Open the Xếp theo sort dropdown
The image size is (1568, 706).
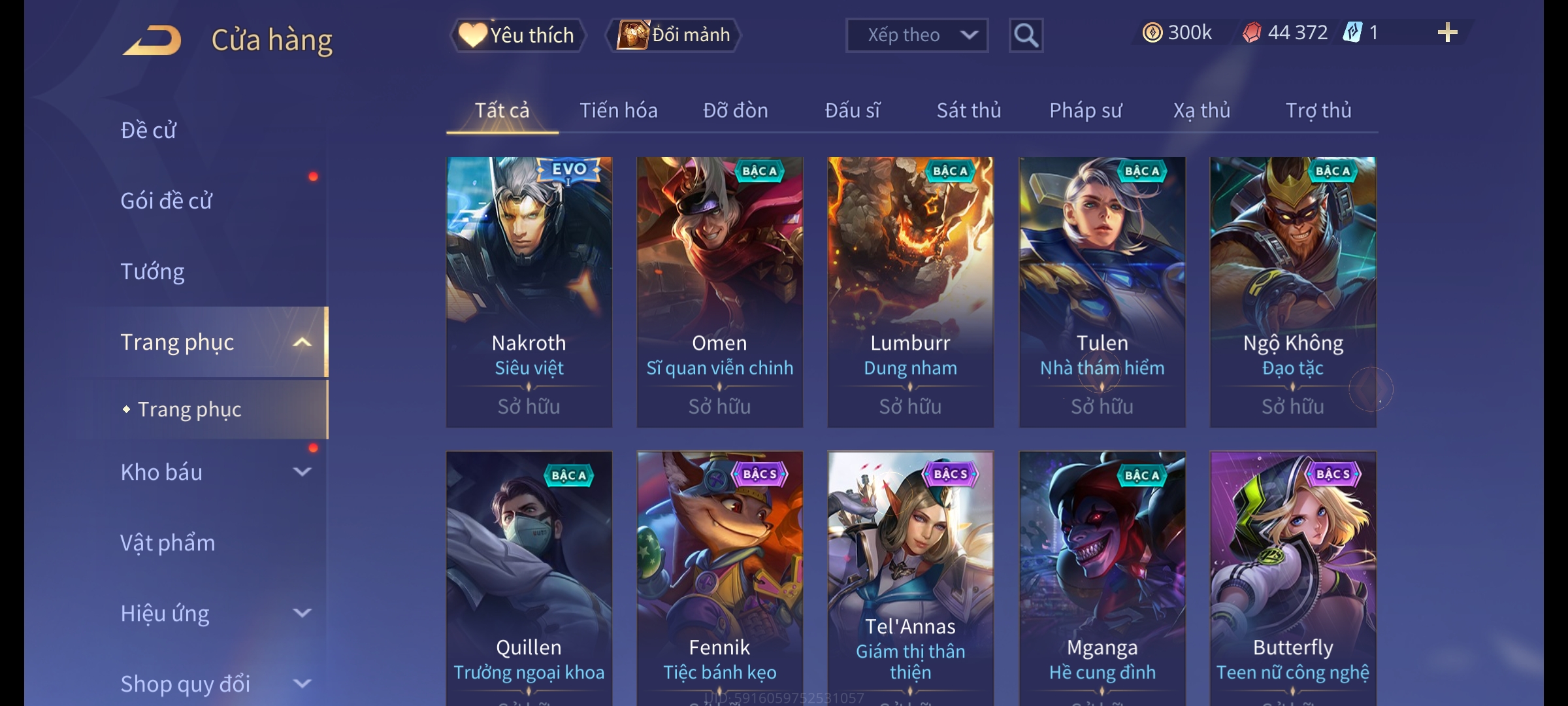916,35
